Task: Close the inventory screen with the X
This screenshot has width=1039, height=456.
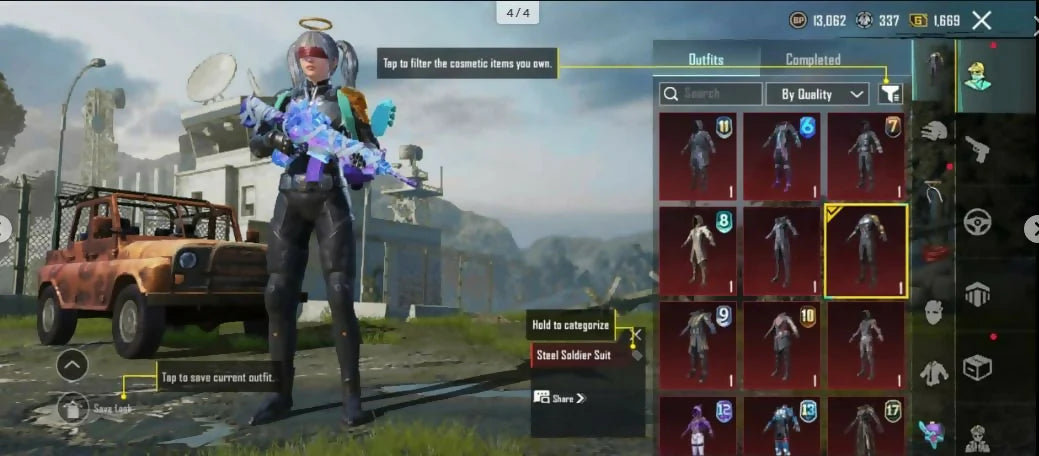Action: click(982, 20)
